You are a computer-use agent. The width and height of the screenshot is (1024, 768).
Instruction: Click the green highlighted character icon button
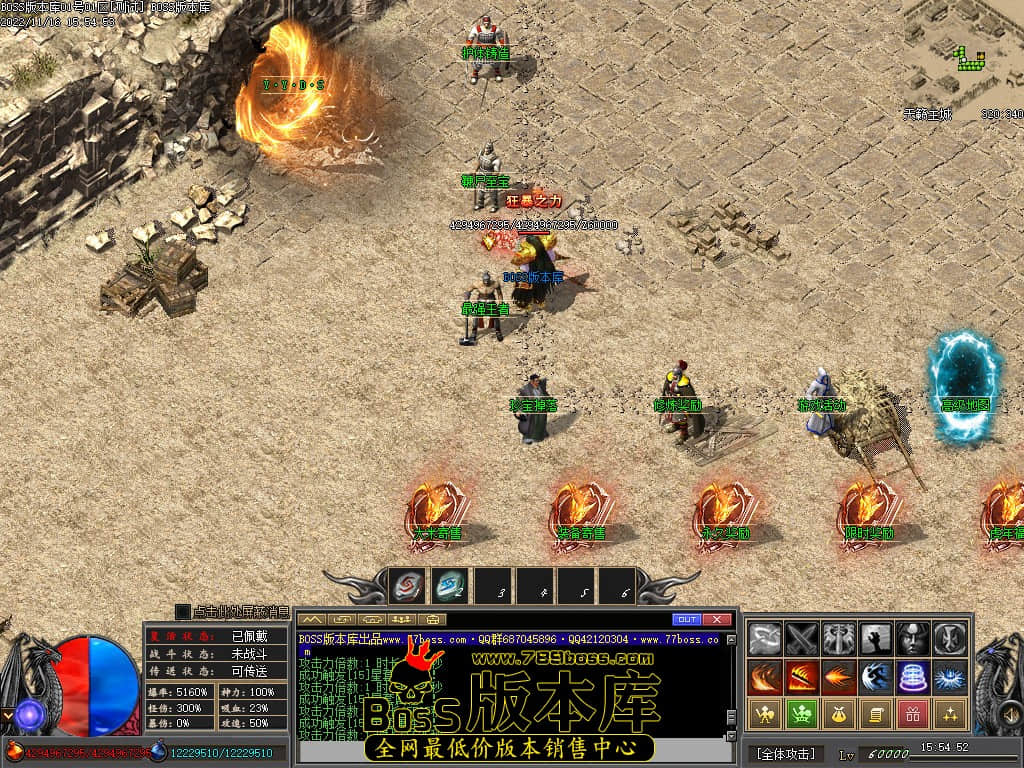[x=802, y=714]
